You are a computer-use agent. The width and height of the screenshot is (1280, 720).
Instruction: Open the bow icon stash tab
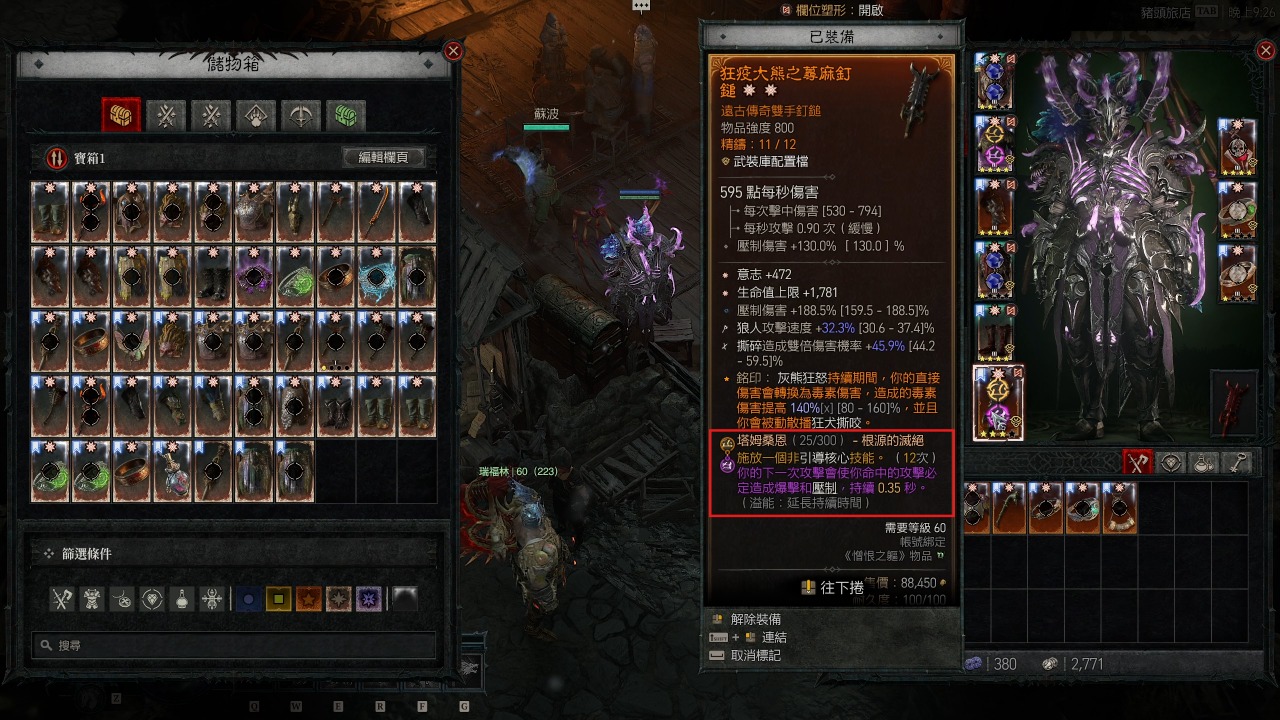tap(300, 115)
